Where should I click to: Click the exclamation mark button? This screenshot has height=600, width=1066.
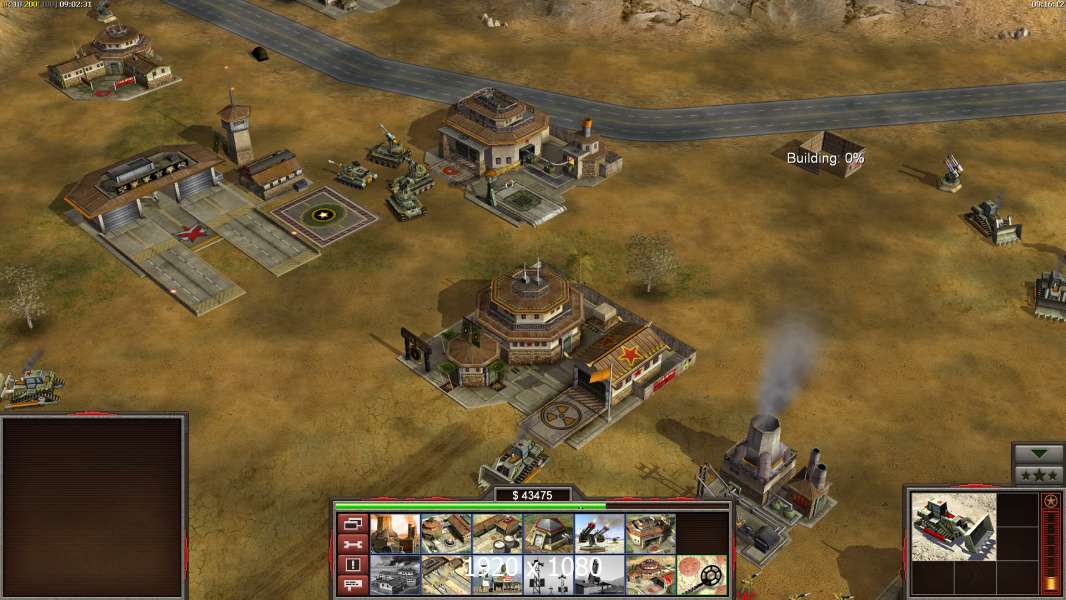click(x=351, y=564)
